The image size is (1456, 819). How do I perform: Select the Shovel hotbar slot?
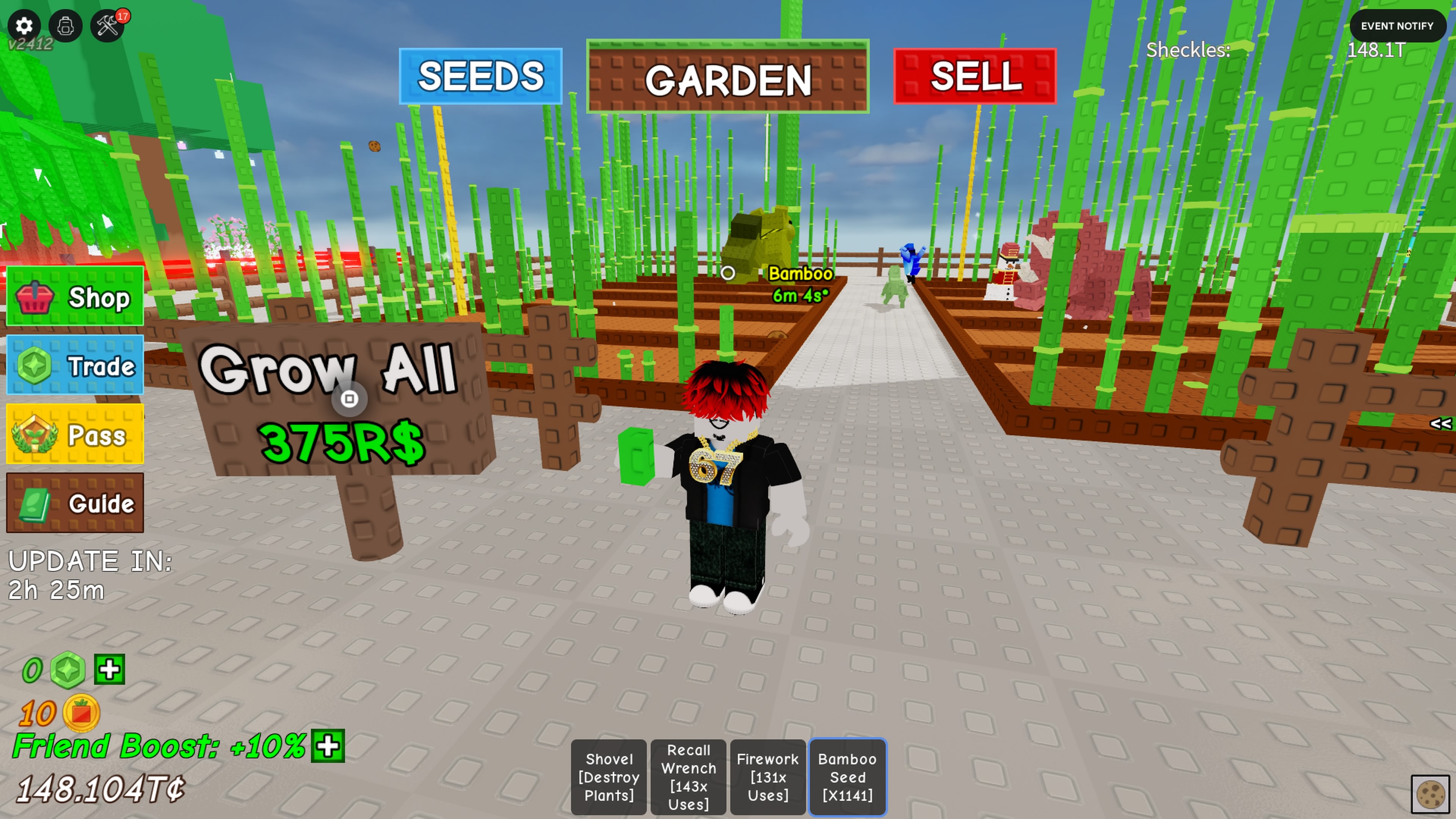[609, 777]
